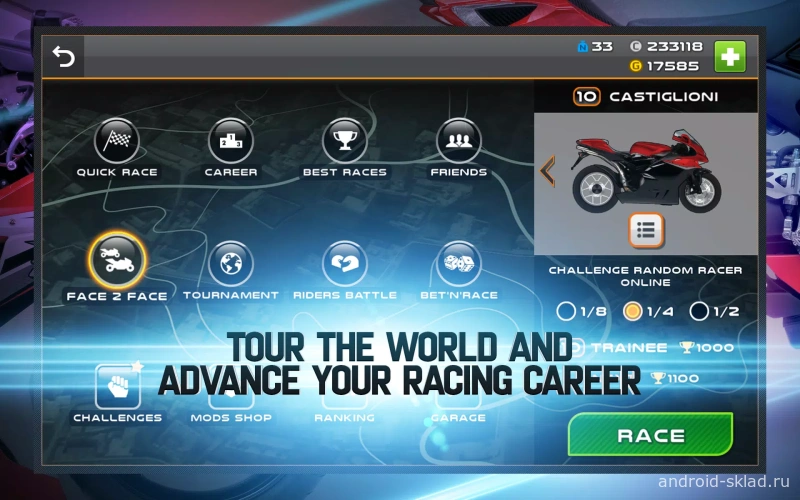Go back with the return arrow
The image size is (800, 500).
(64, 57)
